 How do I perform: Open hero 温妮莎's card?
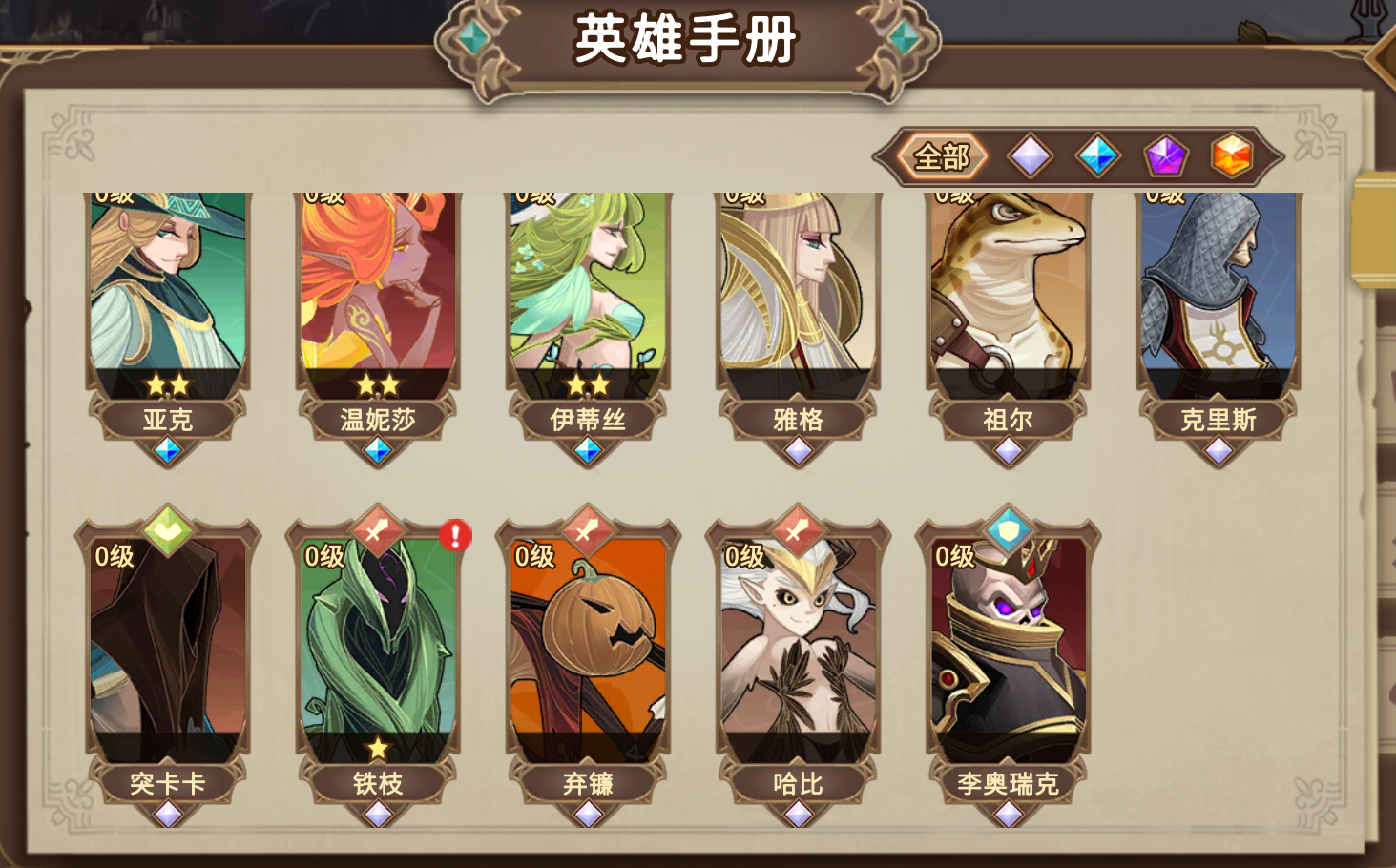(x=379, y=286)
